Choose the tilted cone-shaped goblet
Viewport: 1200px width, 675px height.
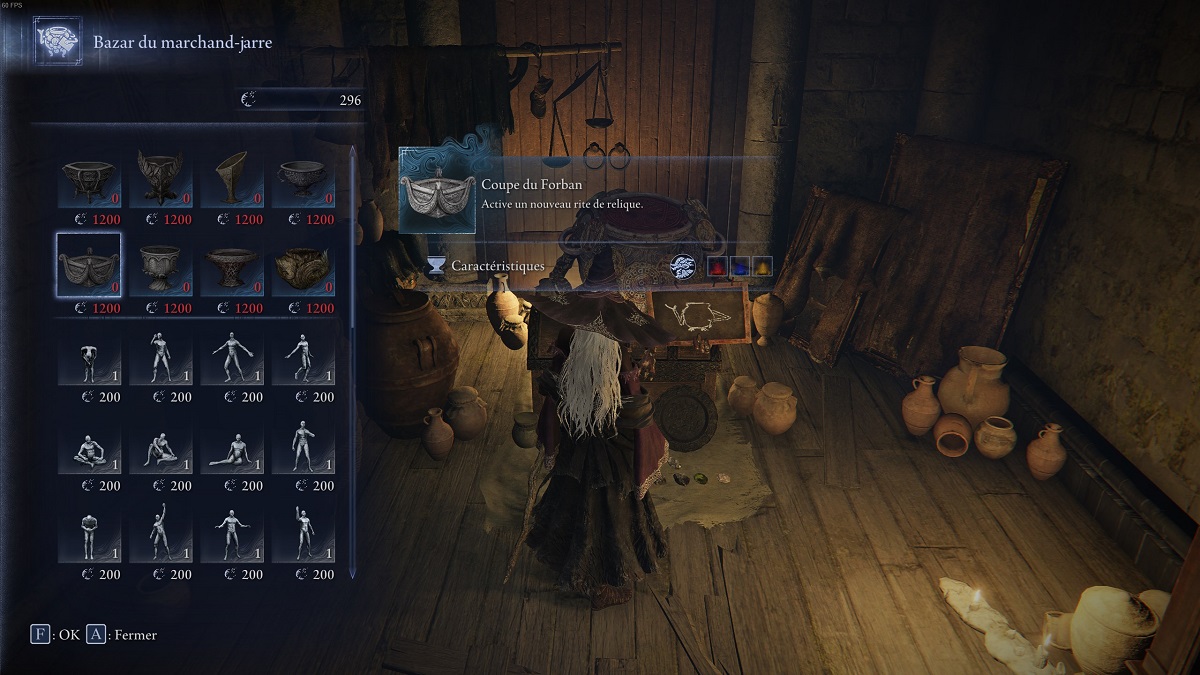(232, 177)
